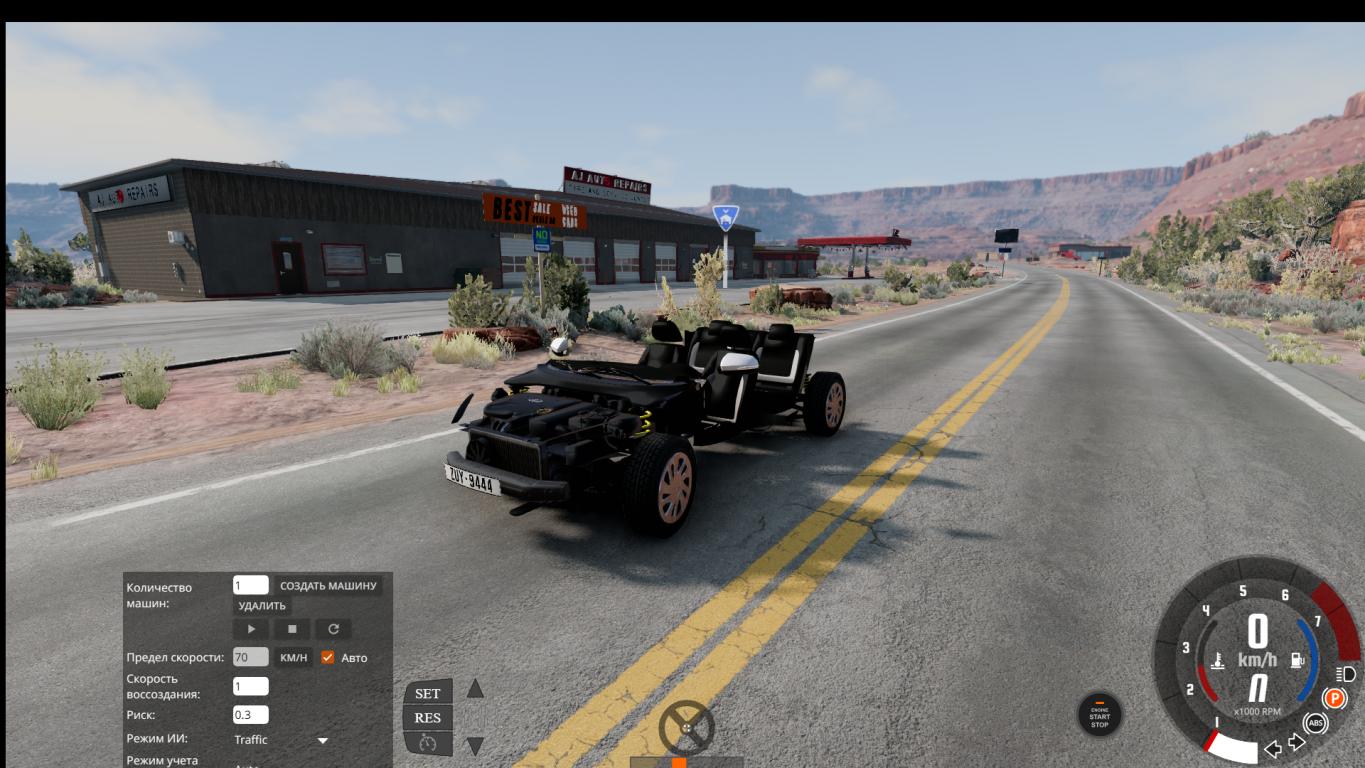Click the ABS indicator icon
The width and height of the screenshot is (1365, 768).
point(1316,723)
